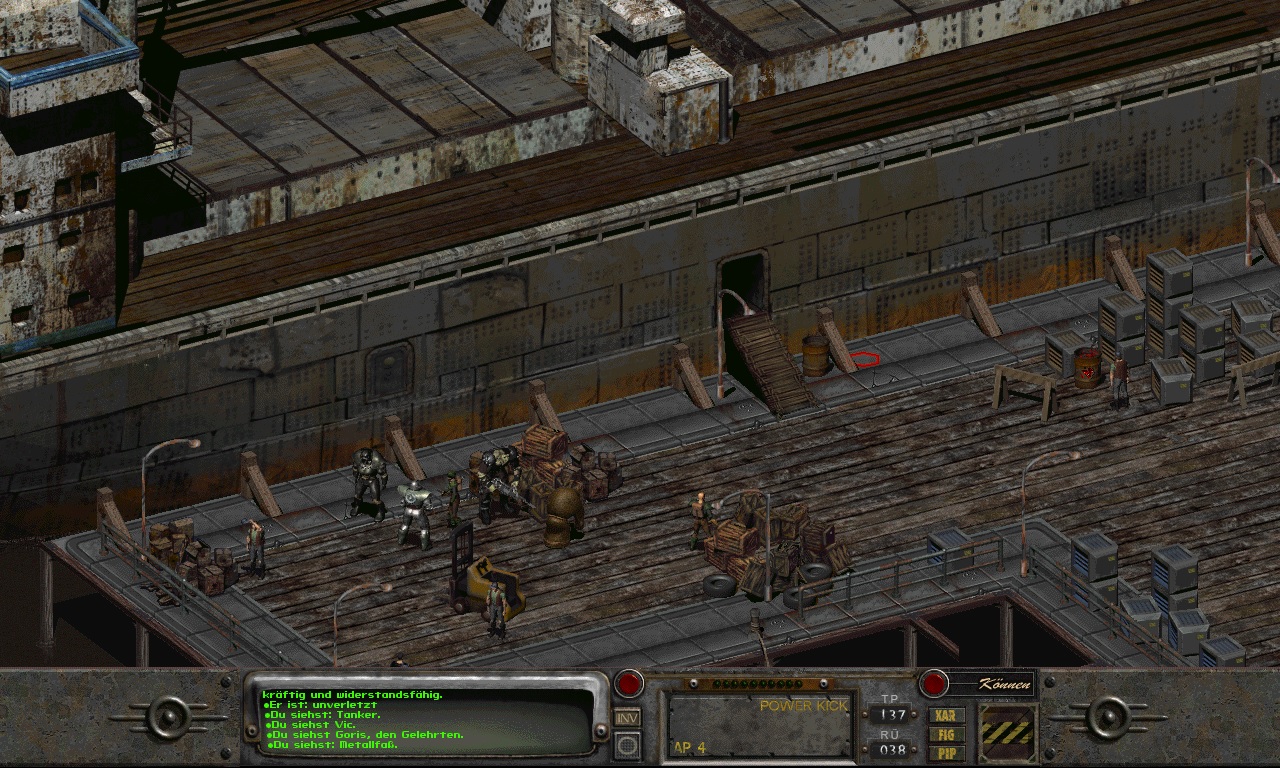Toggle the red light above the message log
This screenshot has width=1280, height=768.
pos(629,682)
